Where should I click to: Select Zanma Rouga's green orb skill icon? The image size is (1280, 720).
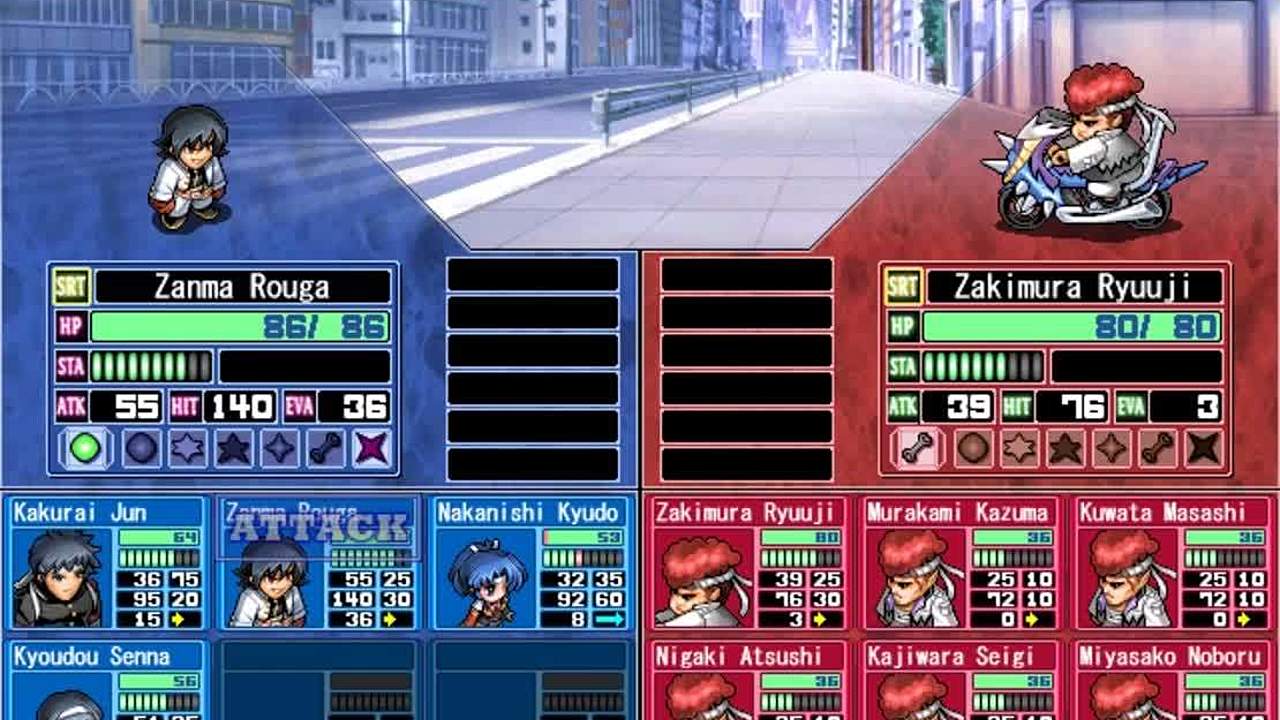tap(86, 448)
